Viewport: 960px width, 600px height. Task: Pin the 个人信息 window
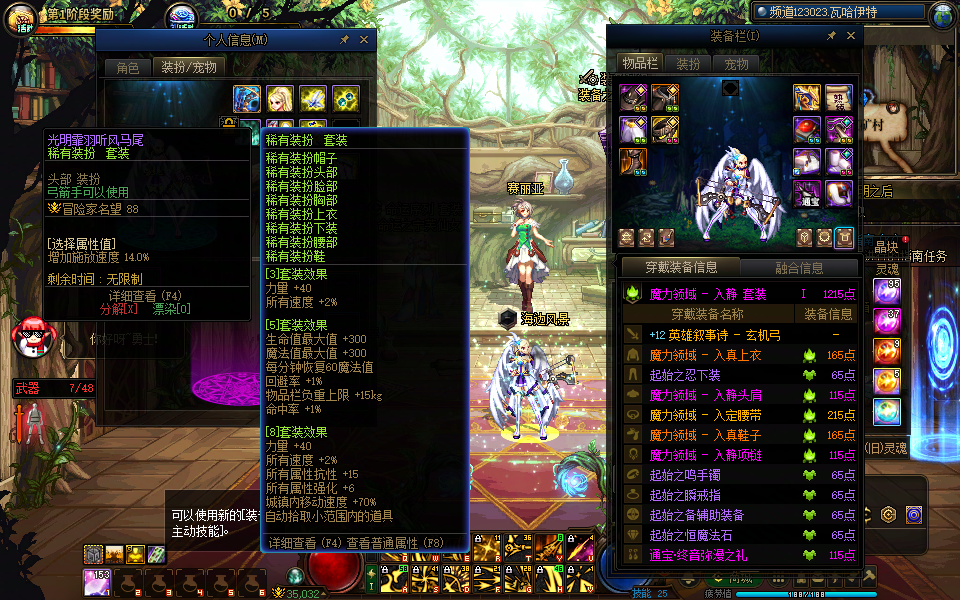point(345,40)
